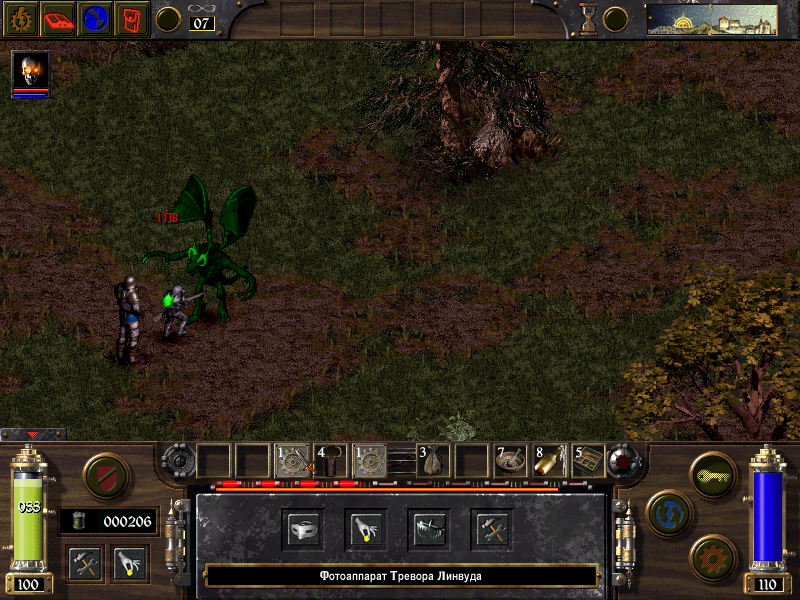Use the black key hotbar item
Screen dimensions: 800x600
point(331,461)
